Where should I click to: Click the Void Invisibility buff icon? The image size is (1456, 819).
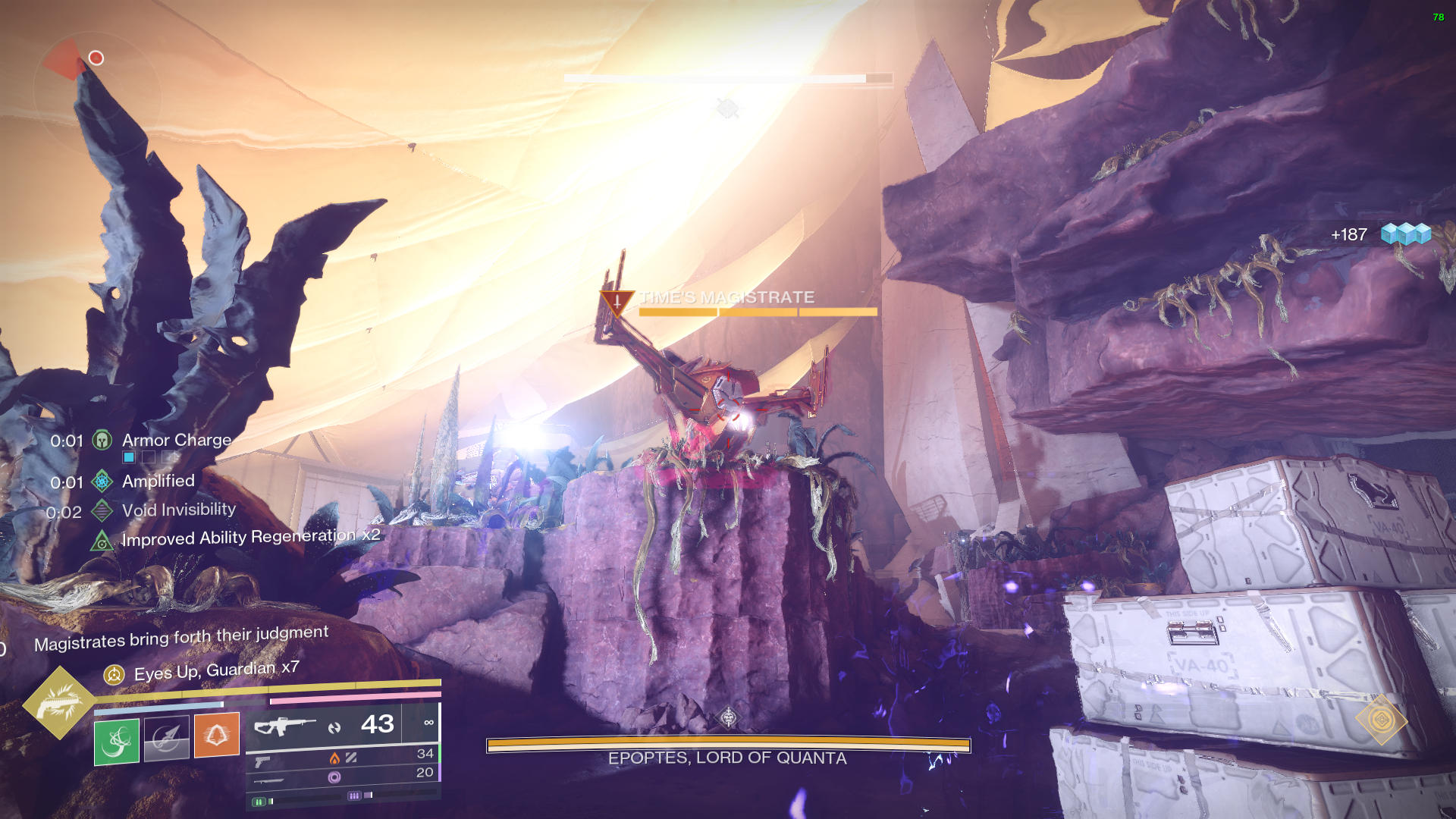click(x=102, y=510)
